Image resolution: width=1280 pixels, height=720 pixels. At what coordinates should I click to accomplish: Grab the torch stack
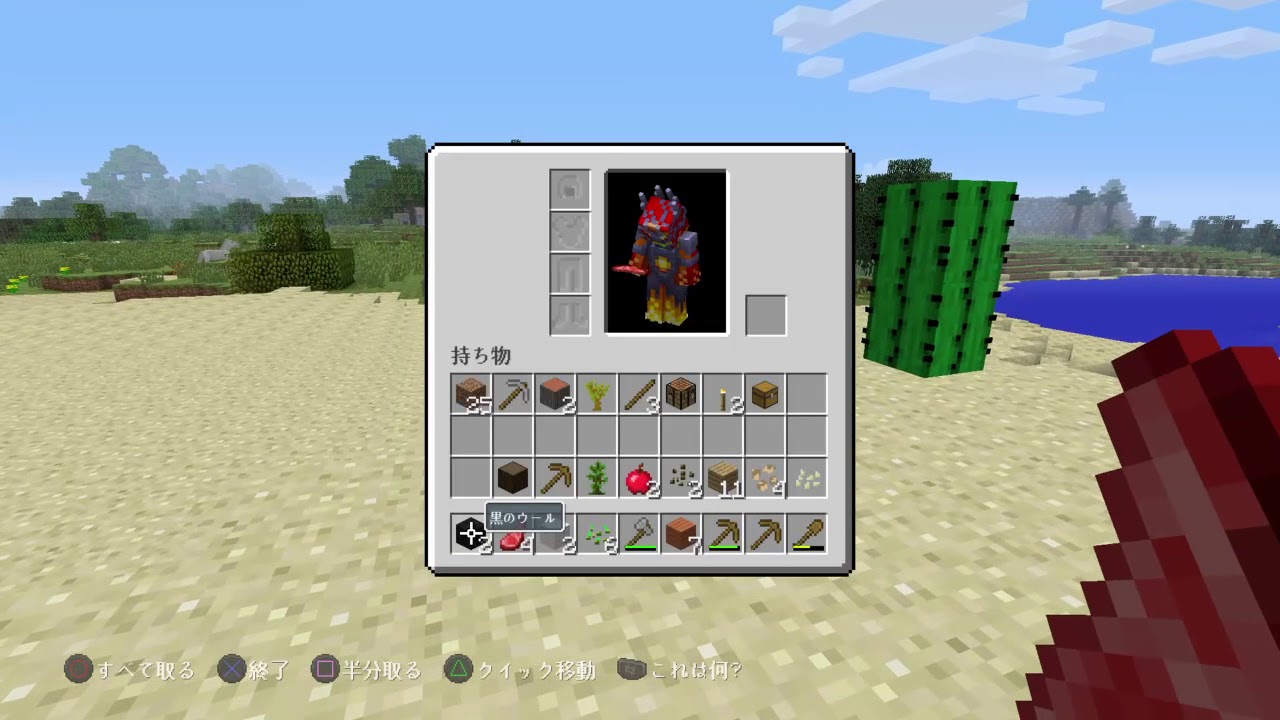tap(721, 395)
